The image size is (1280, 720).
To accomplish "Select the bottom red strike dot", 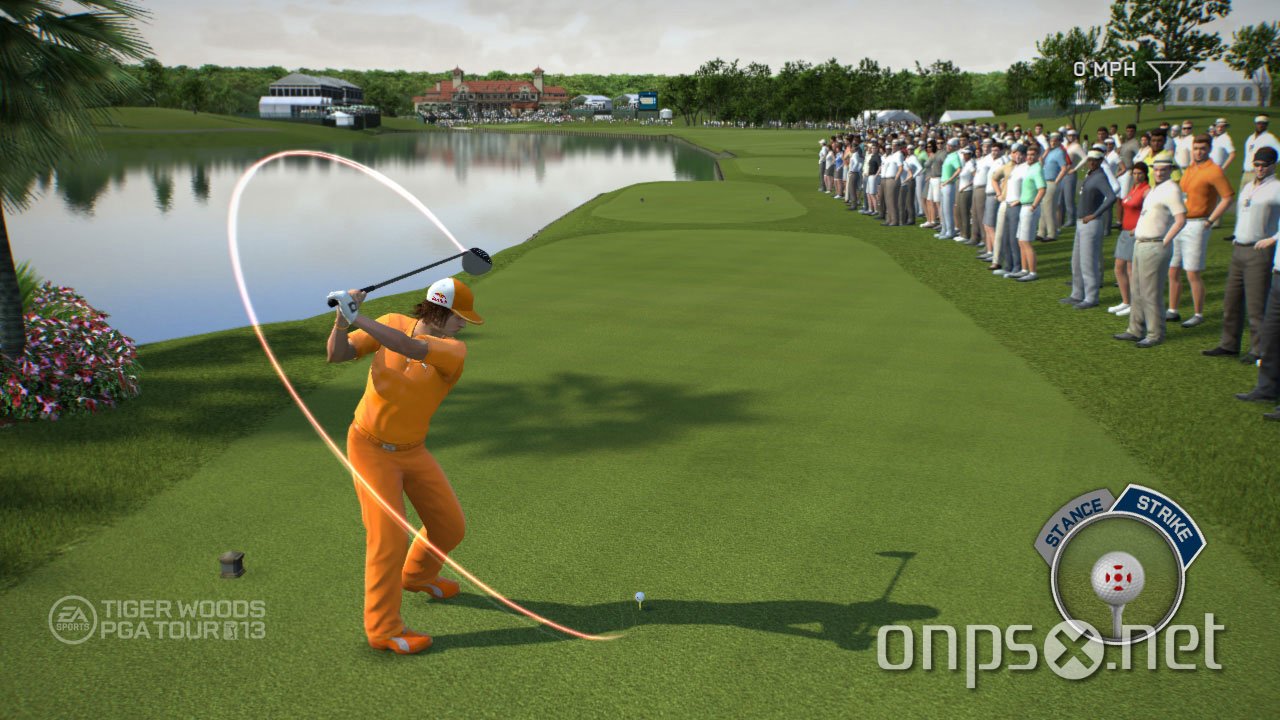I will click(1117, 588).
